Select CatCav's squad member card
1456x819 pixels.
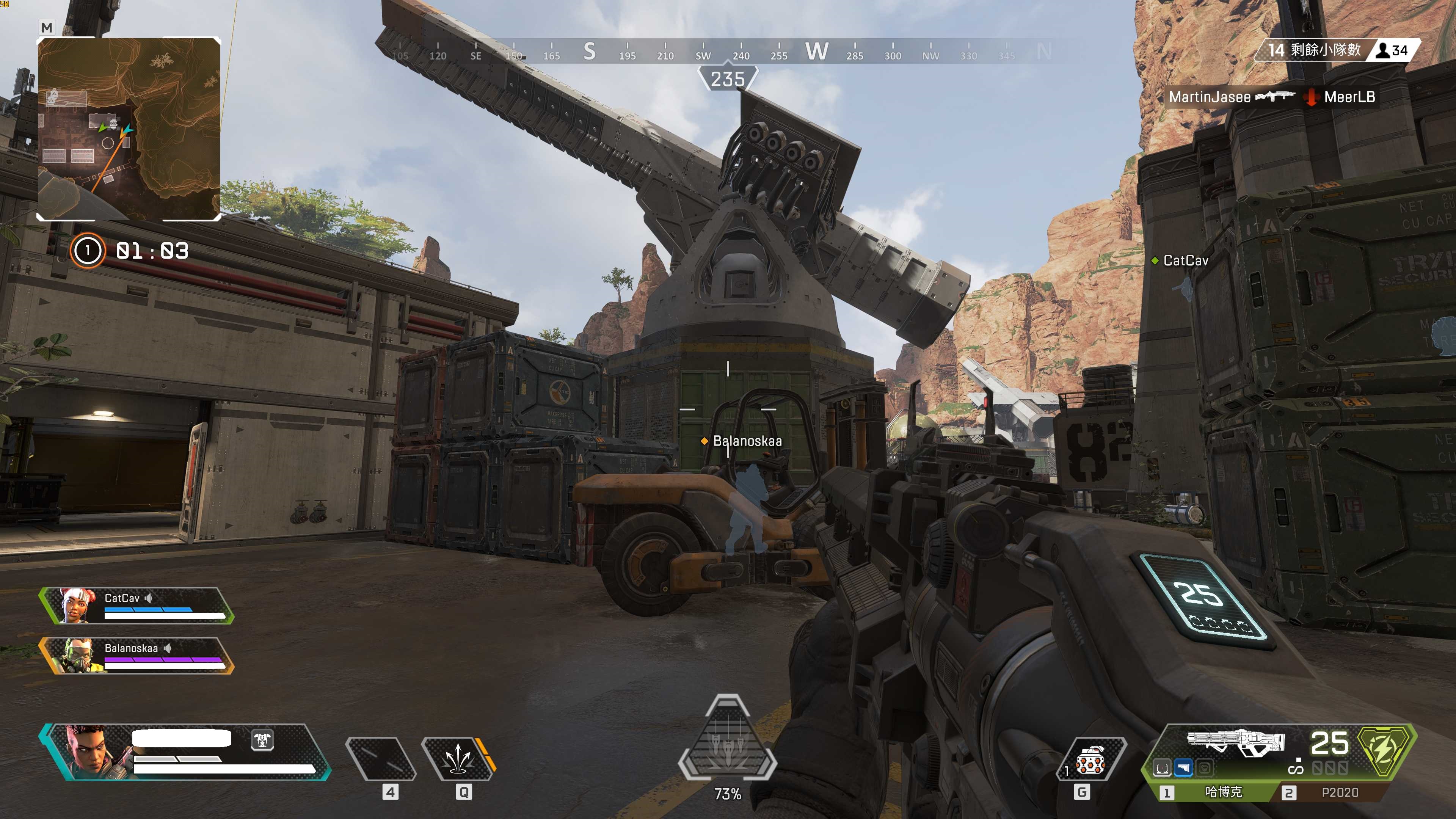pyautogui.click(x=136, y=606)
